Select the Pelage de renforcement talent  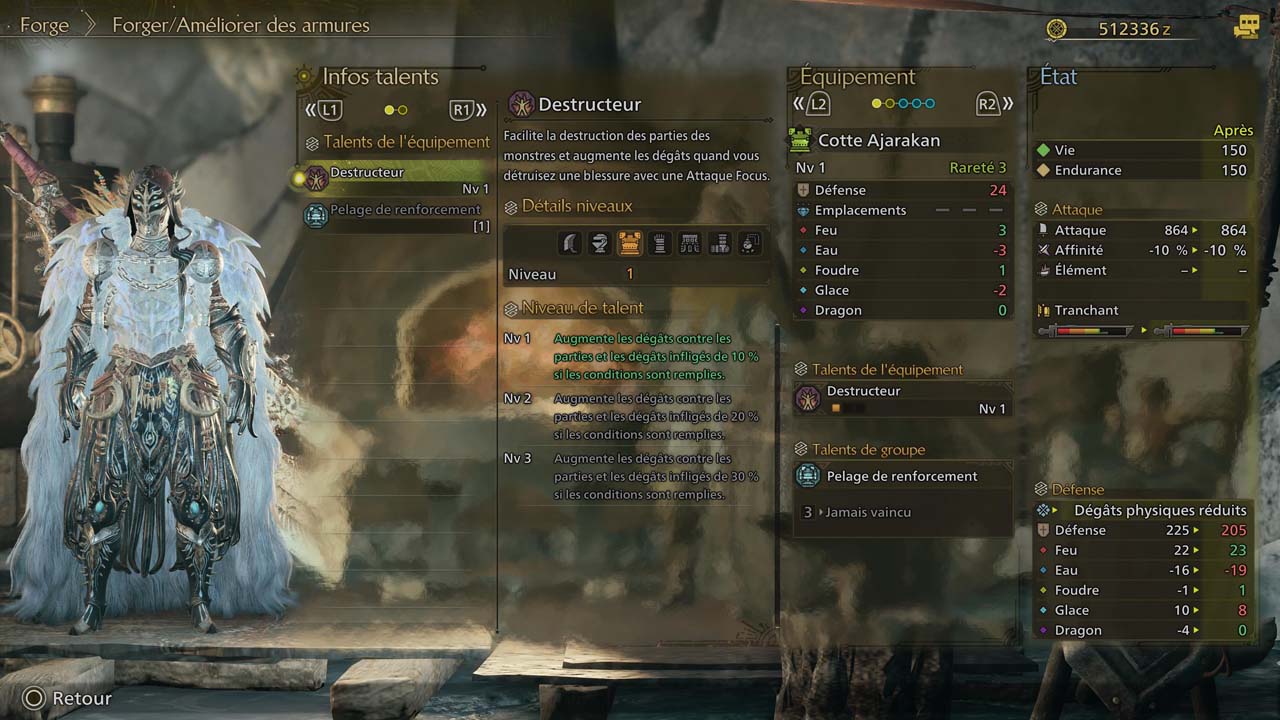tap(400, 216)
